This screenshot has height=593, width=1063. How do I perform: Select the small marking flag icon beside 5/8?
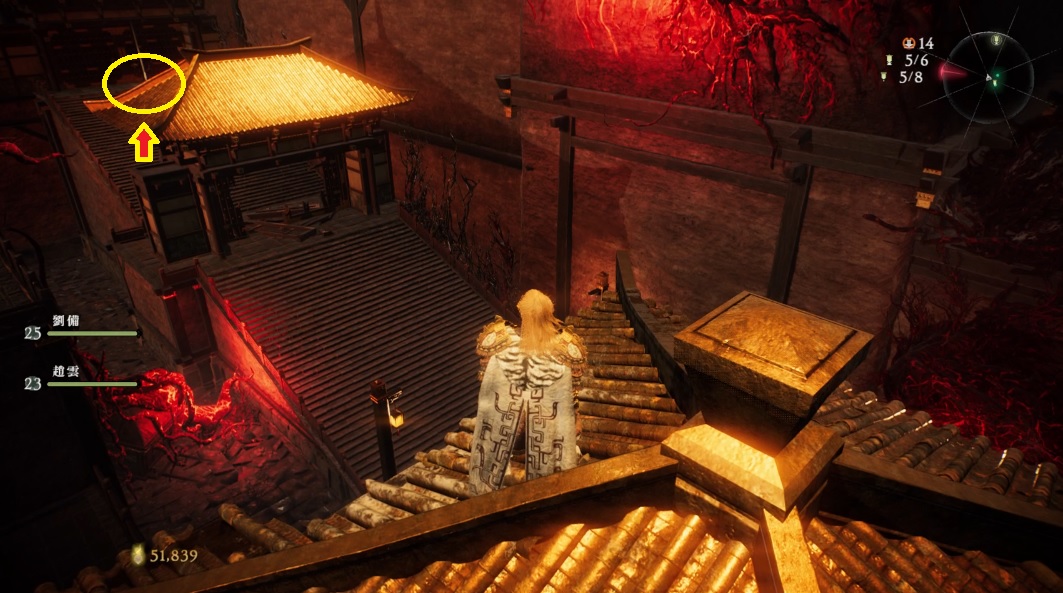(x=884, y=77)
